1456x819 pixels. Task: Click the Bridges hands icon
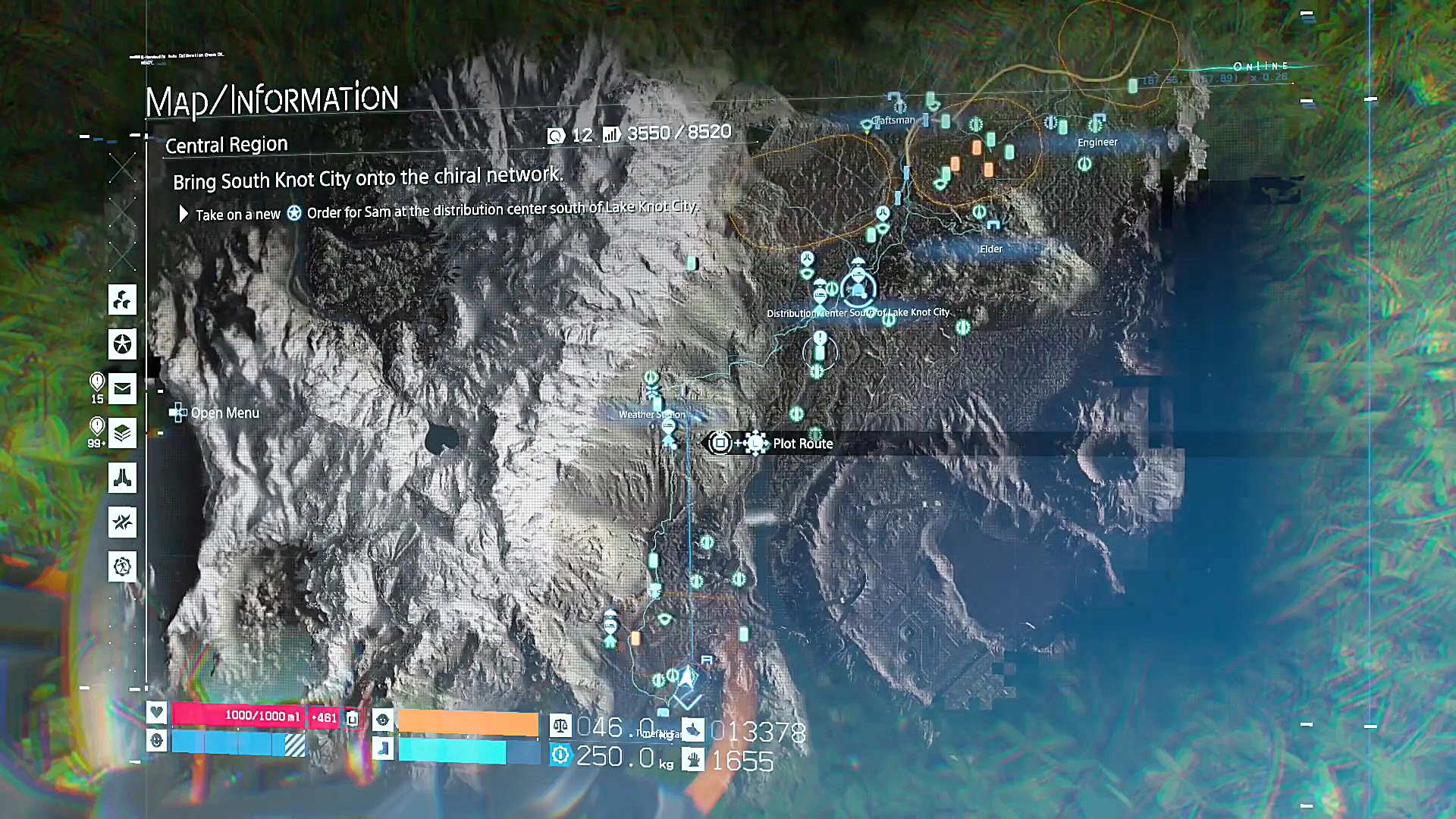pyautogui.click(x=122, y=479)
